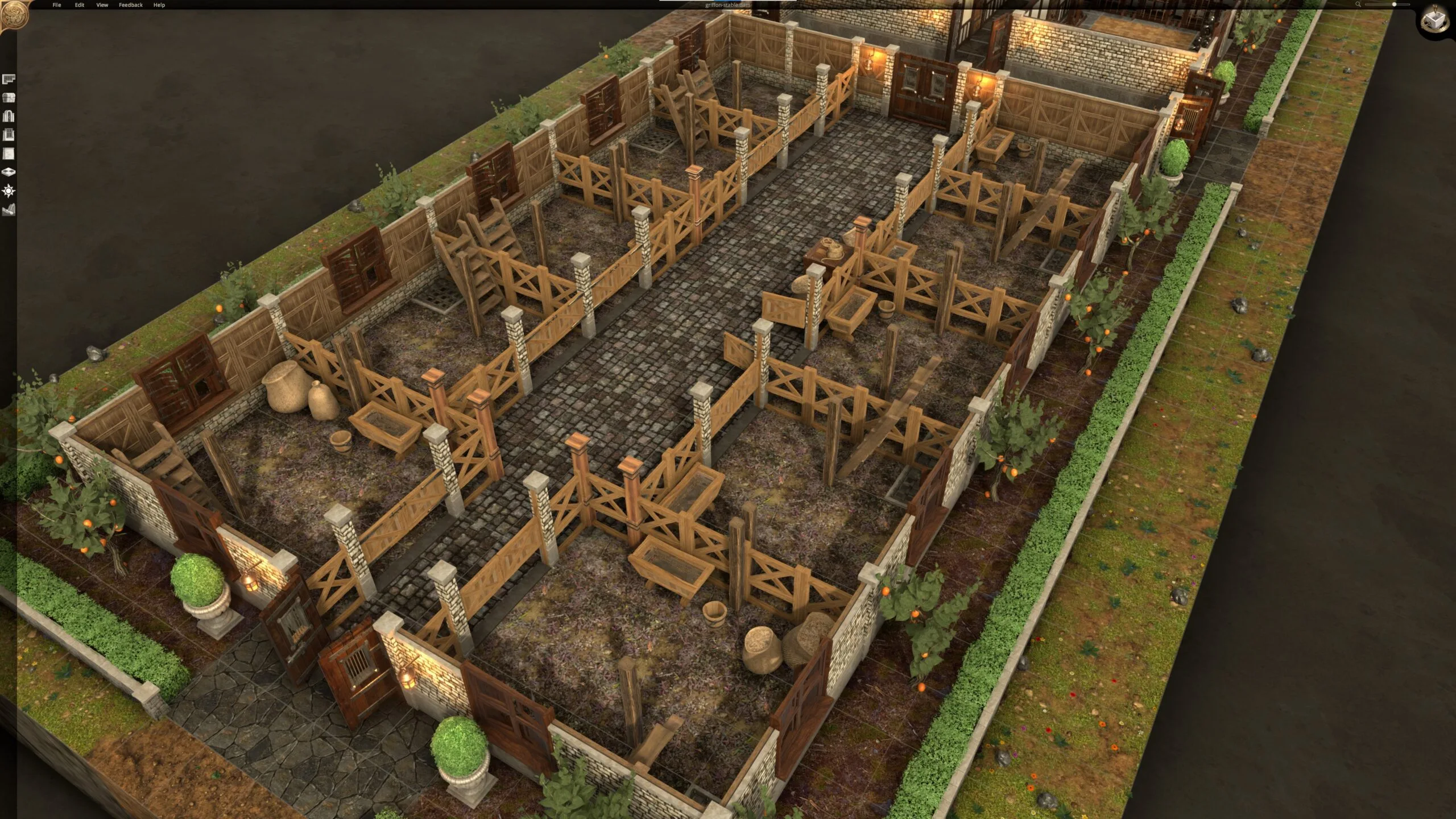This screenshot has height=819, width=1456.
Task: Choose the arched door tool
Action: 9,117
